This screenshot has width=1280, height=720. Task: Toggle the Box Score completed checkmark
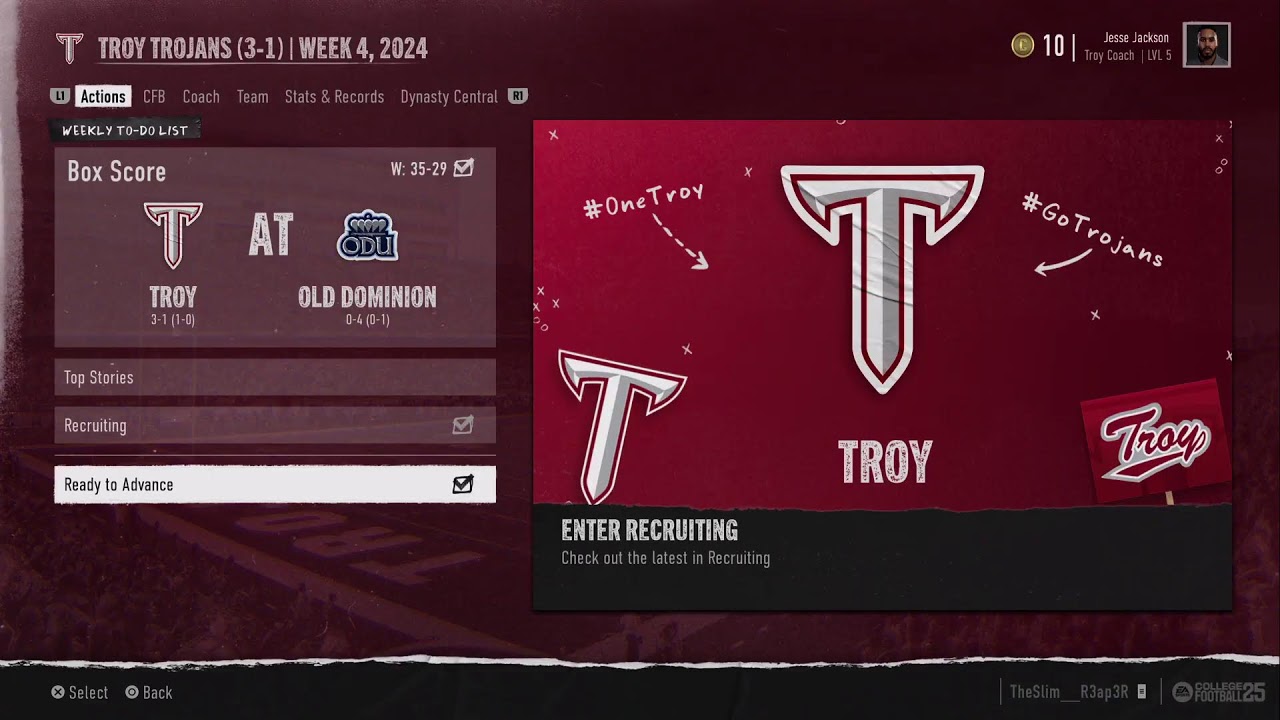click(461, 169)
